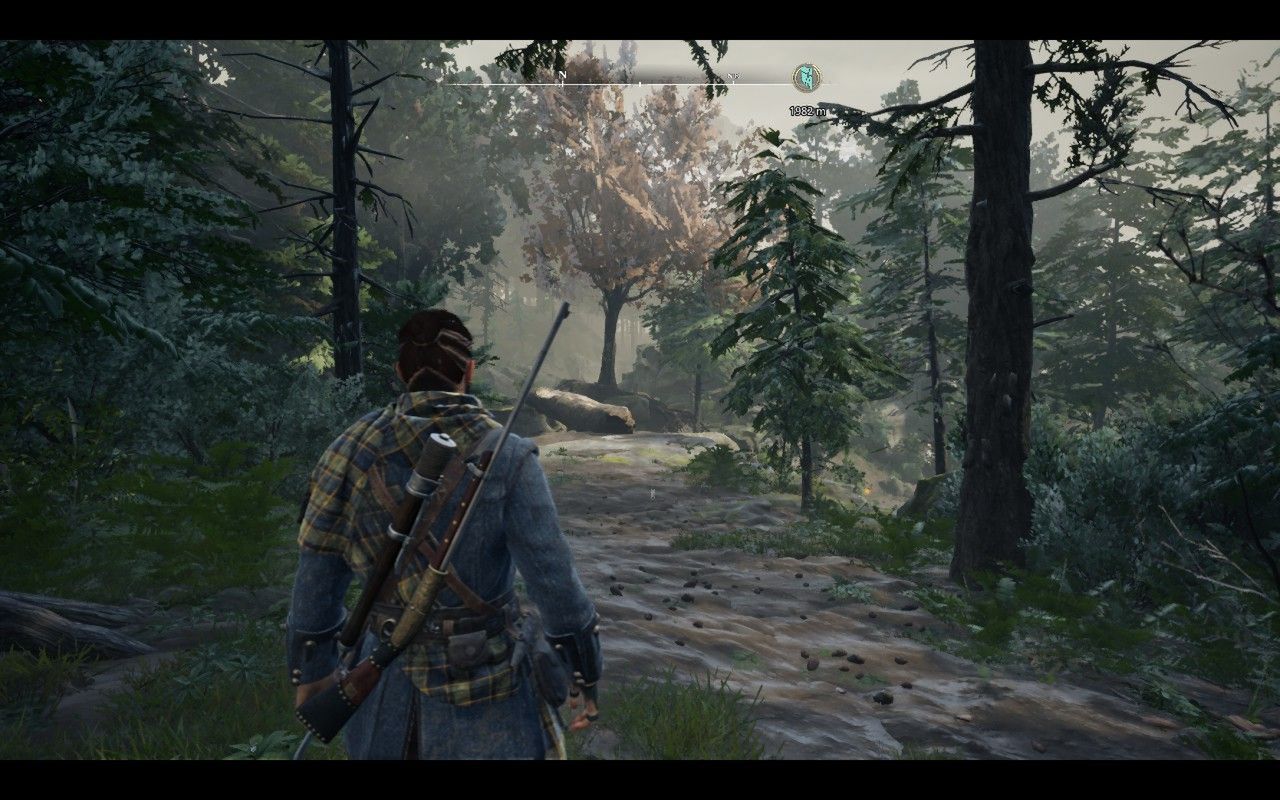1280x800 pixels.
Task: Click the teal objective marker on the compass
Action: tap(806, 77)
